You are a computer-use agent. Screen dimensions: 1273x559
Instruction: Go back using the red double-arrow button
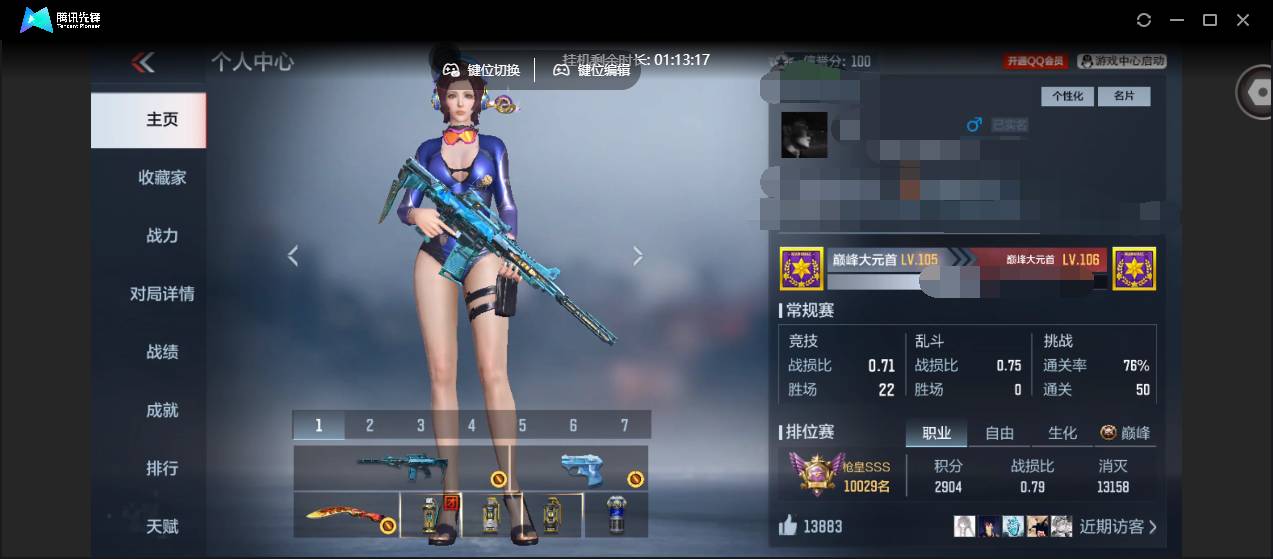point(143,63)
